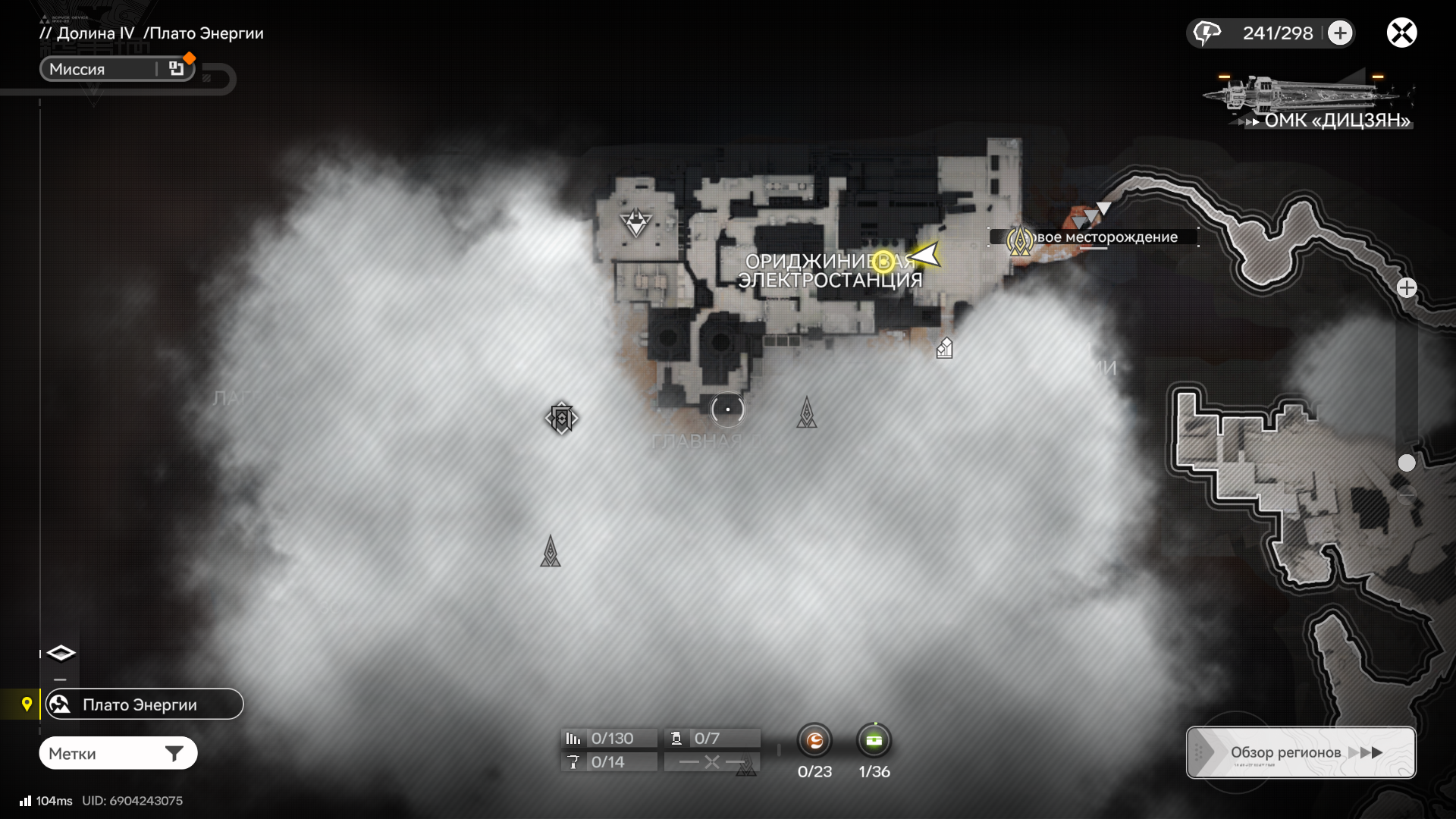The width and height of the screenshot is (1456, 819).
Task: Select the circular dot marker below station
Action: pos(727,409)
